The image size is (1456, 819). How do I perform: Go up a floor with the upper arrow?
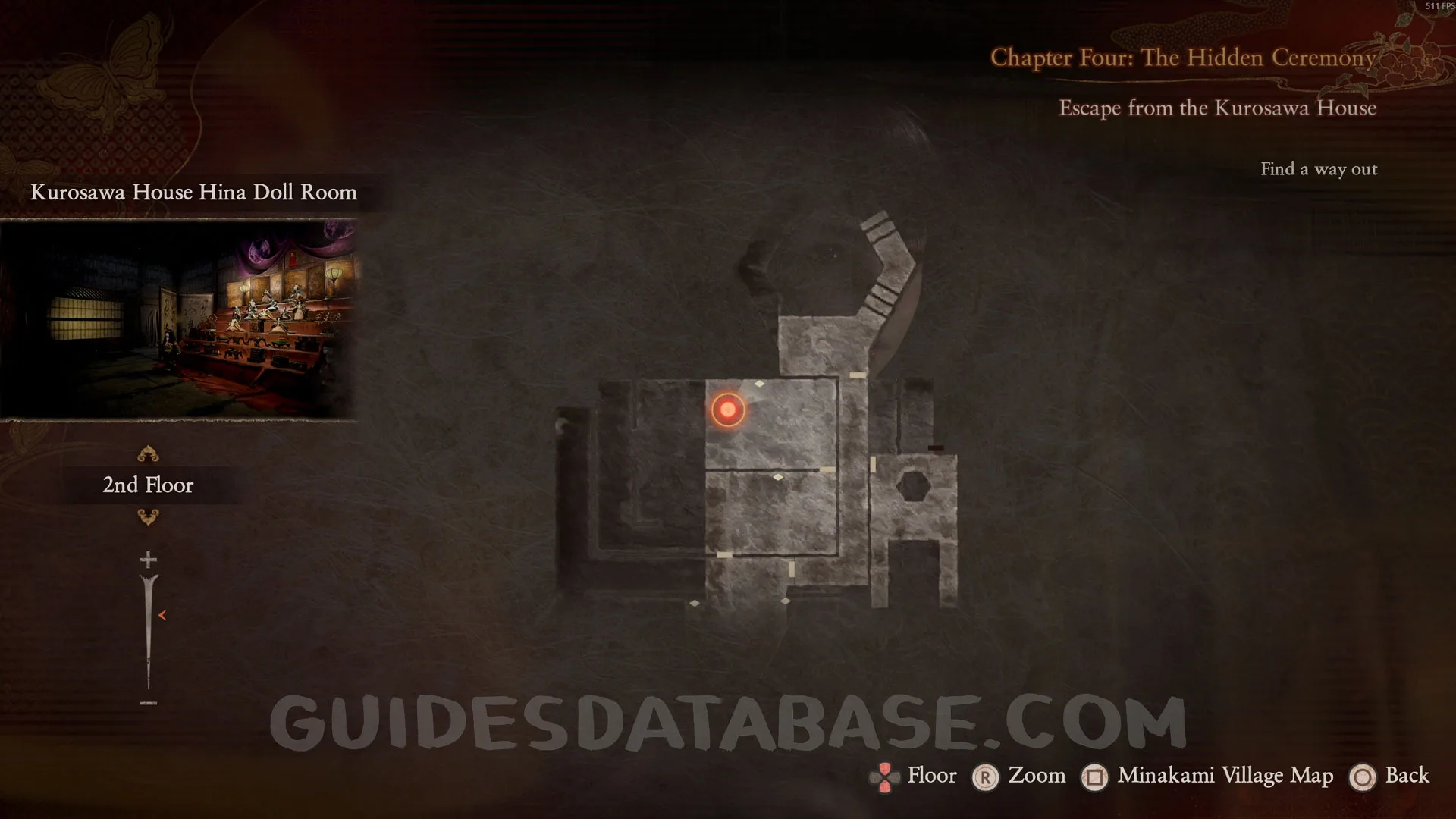click(148, 454)
